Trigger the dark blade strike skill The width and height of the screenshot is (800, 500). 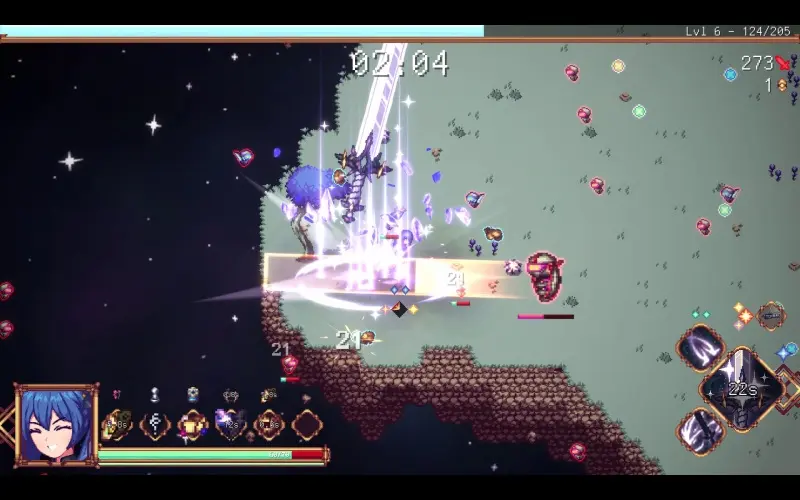pyautogui.click(x=700, y=431)
